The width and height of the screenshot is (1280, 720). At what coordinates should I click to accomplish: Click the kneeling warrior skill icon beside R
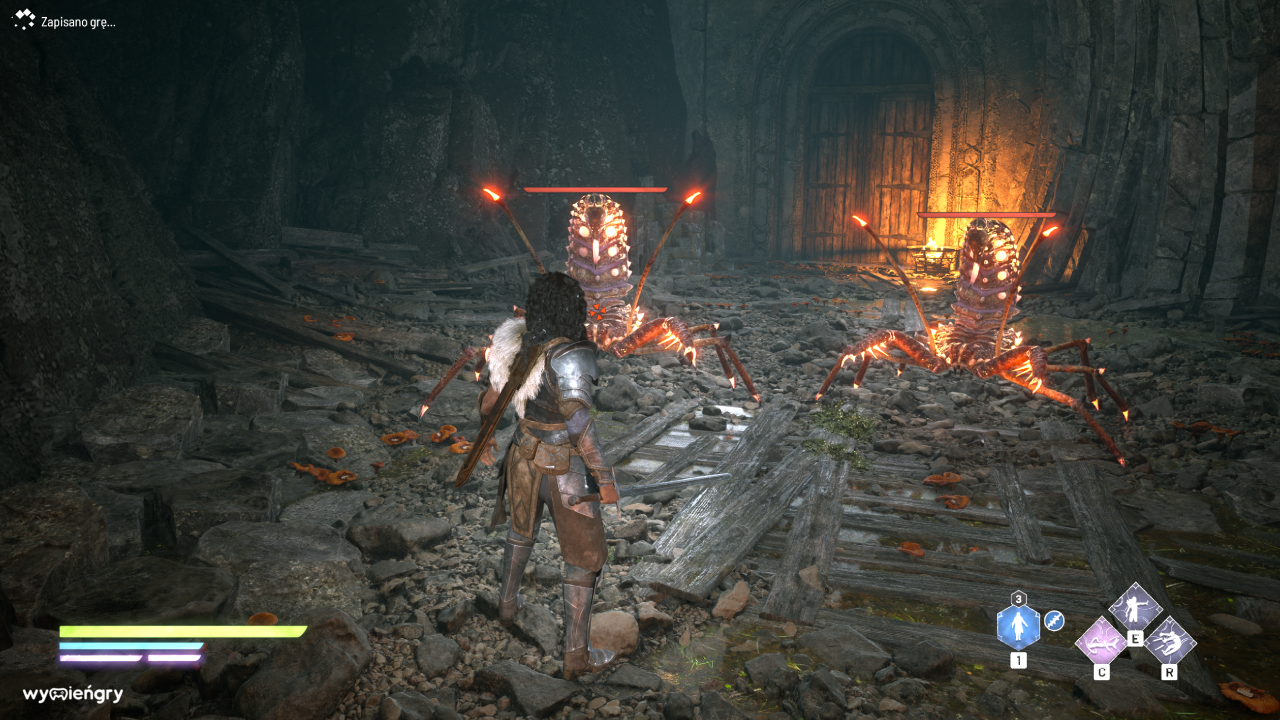1170,643
